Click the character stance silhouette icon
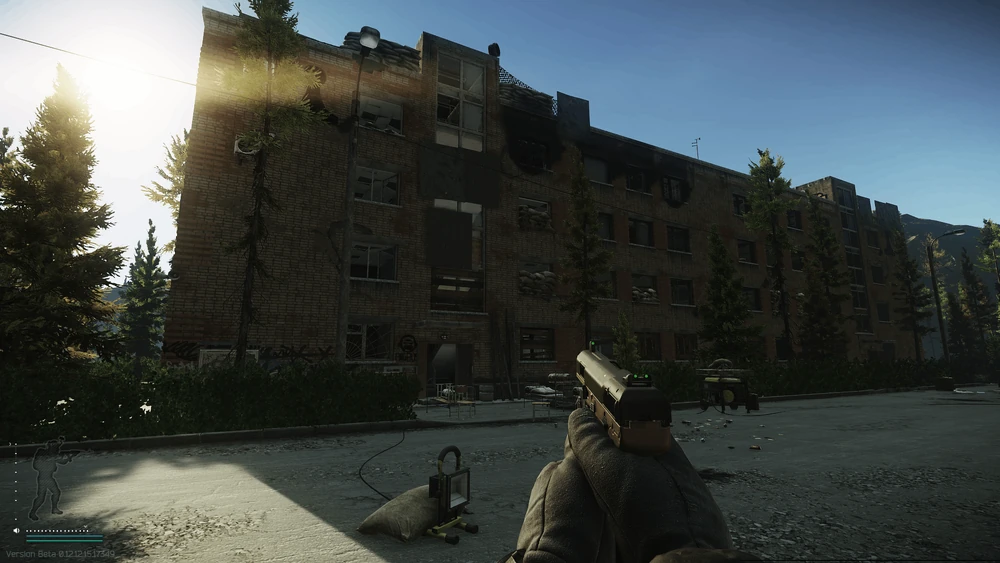Image resolution: width=1000 pixels, height=563 pixels. [48, 476]
